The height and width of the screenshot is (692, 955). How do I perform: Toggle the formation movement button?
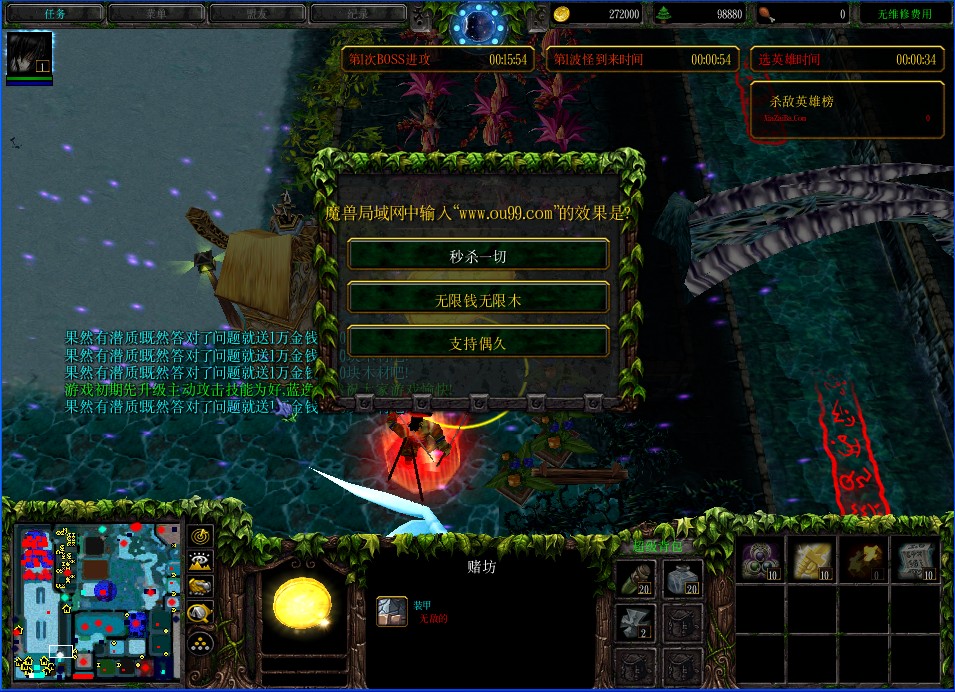pos(201,641)
